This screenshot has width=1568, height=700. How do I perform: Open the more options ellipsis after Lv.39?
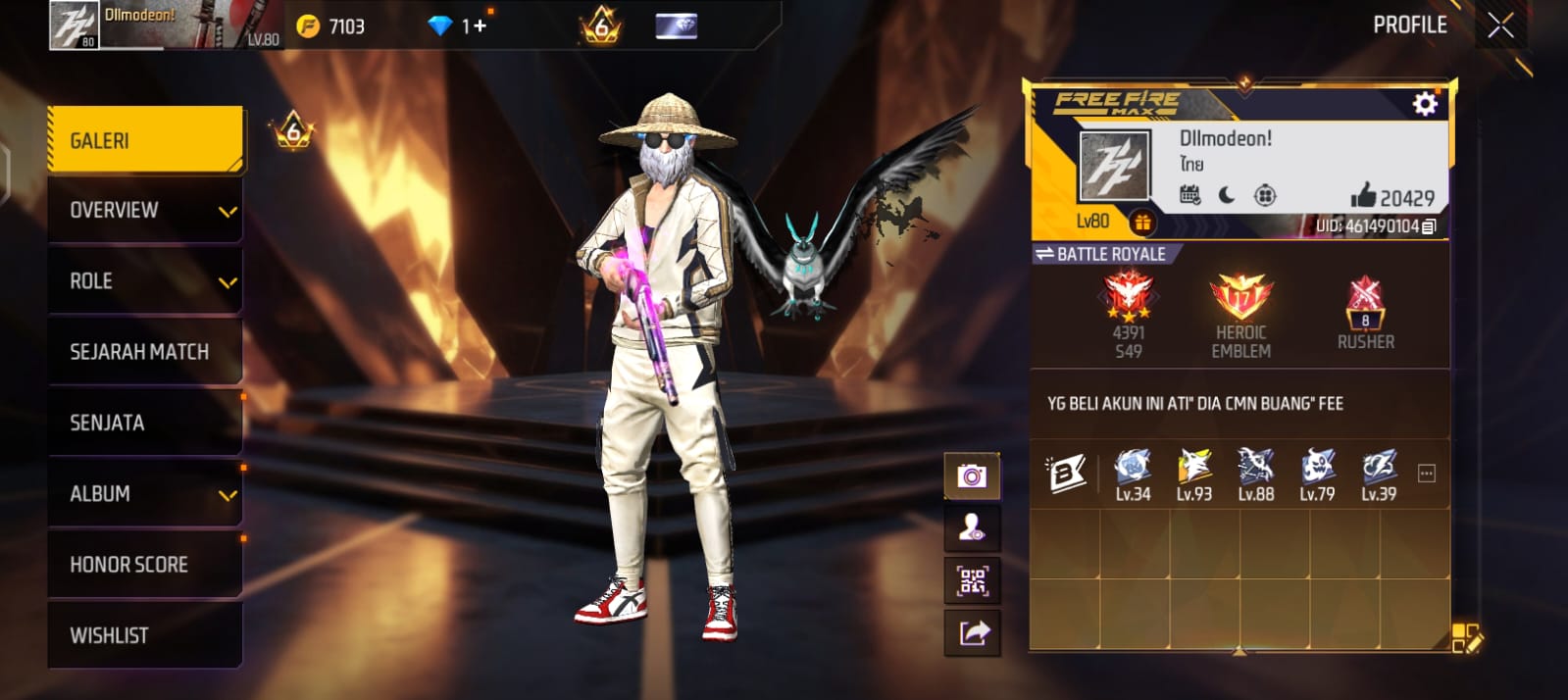[x=1427, y=475]
